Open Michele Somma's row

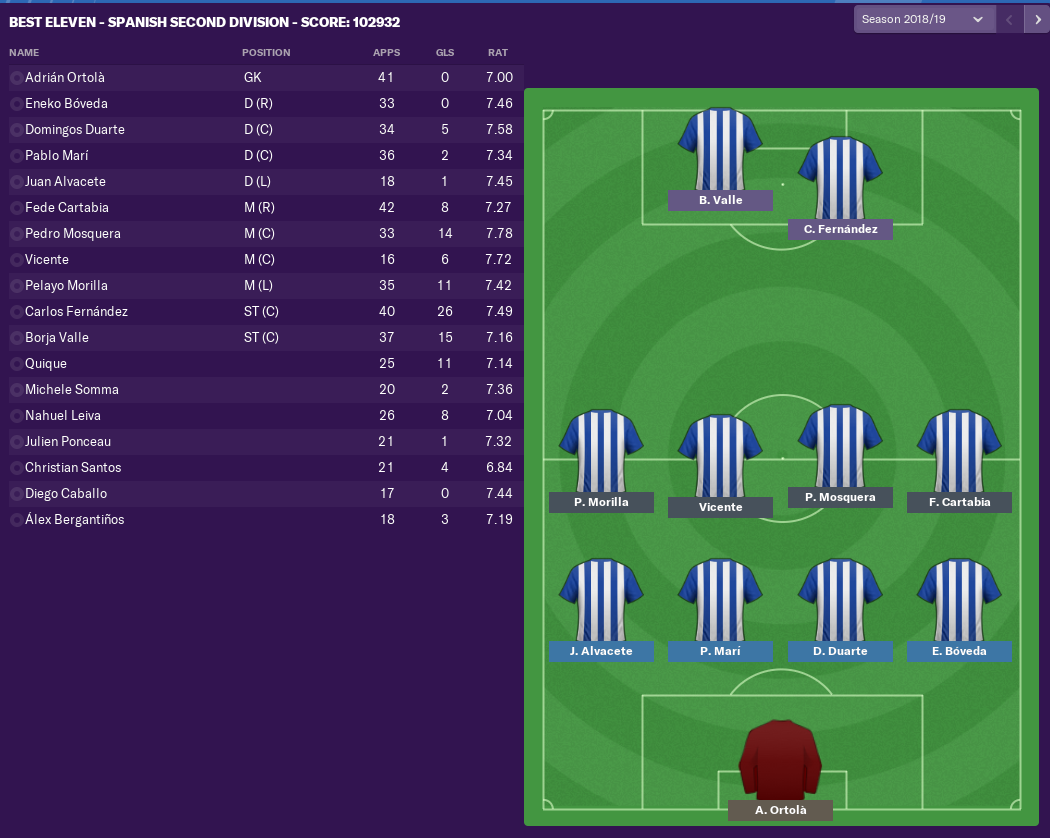pyautogui.click(x=71, y=390)
